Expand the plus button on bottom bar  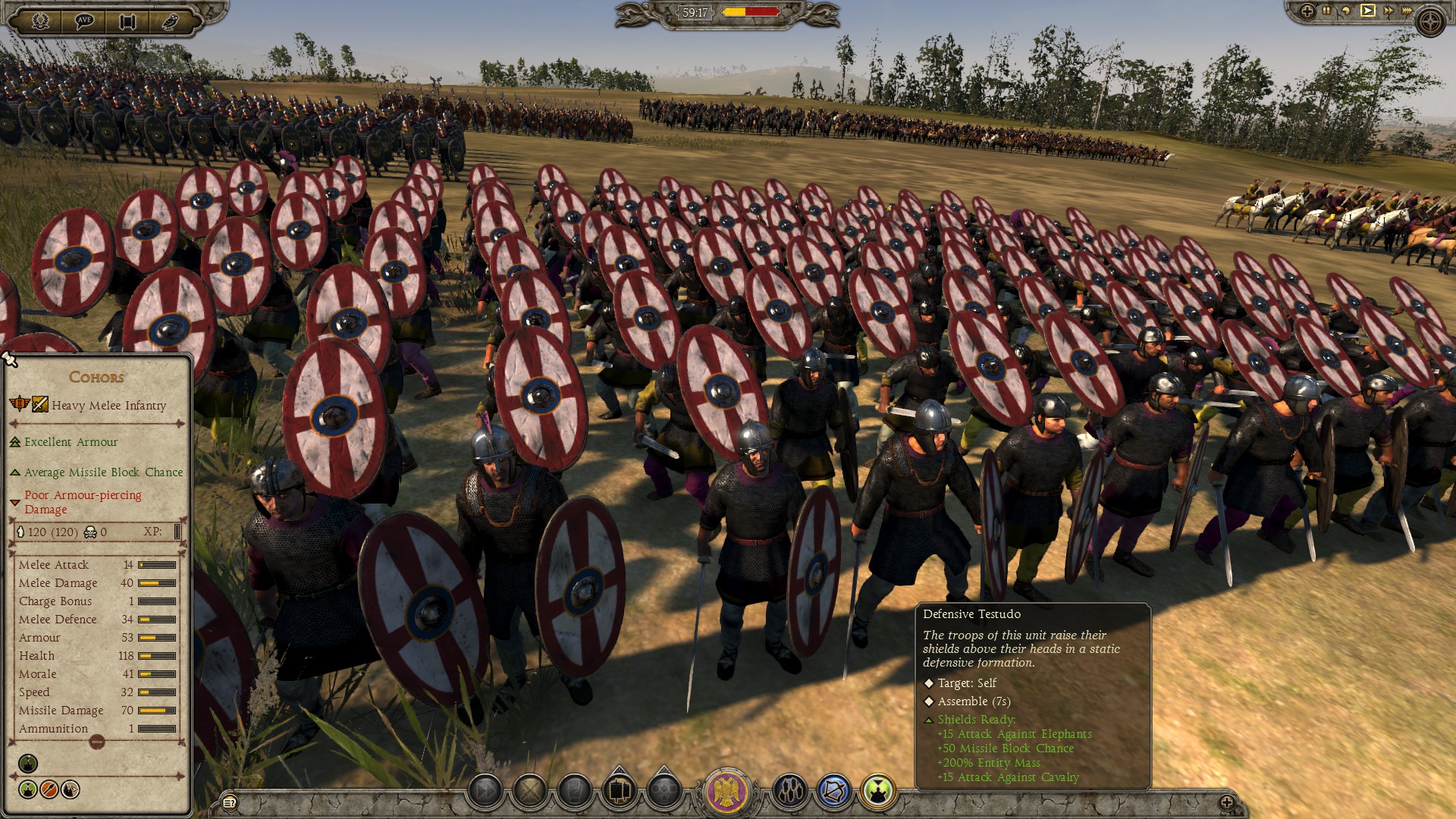click(1226, 802)
